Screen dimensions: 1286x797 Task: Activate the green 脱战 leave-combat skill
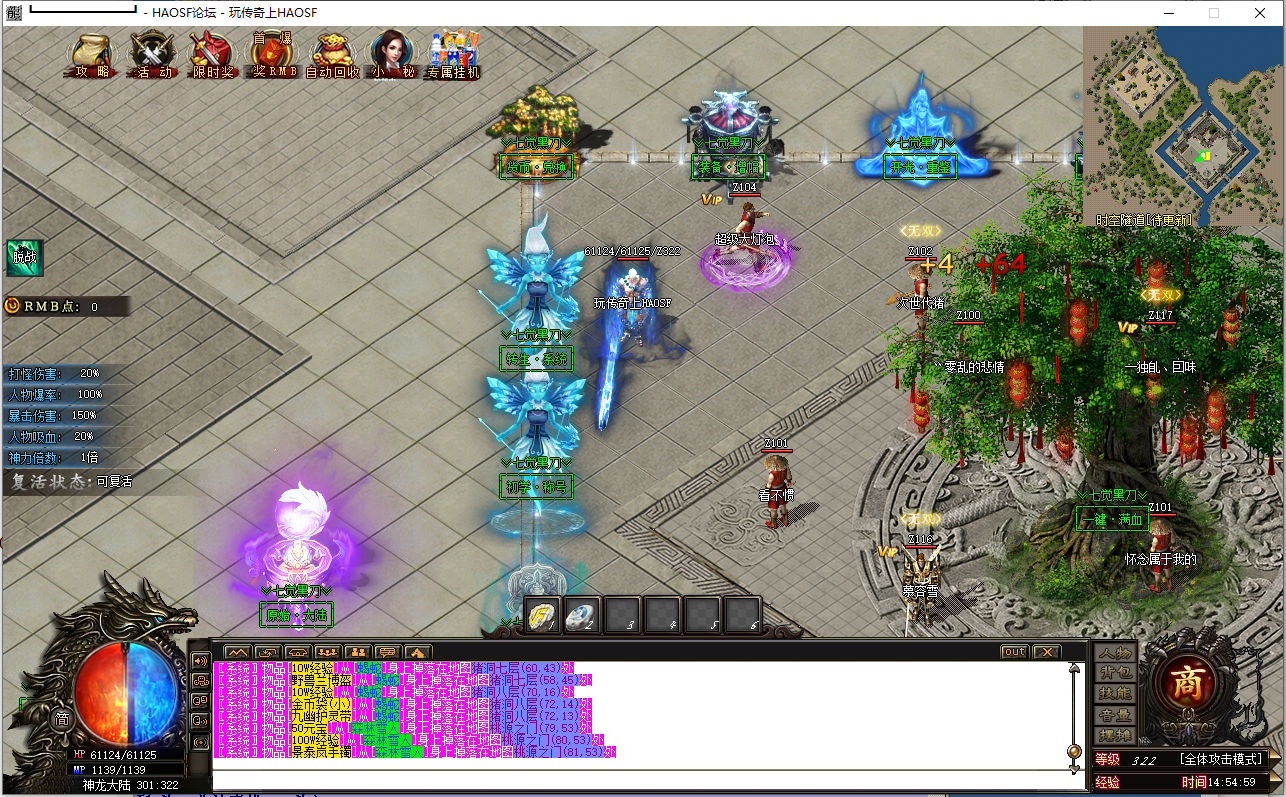(24, 257)
